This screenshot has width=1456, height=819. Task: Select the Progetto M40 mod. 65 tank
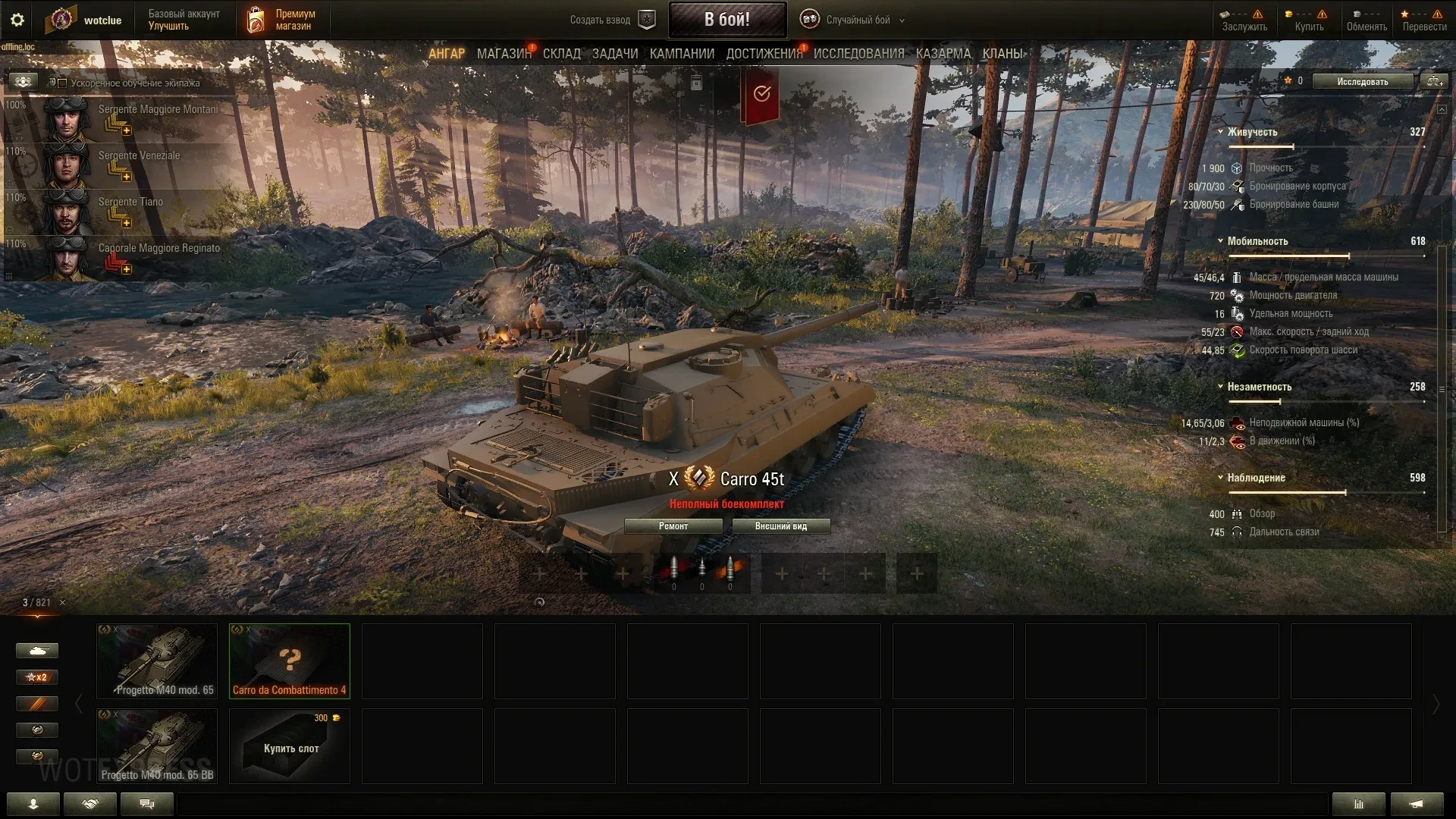point(157,661)
